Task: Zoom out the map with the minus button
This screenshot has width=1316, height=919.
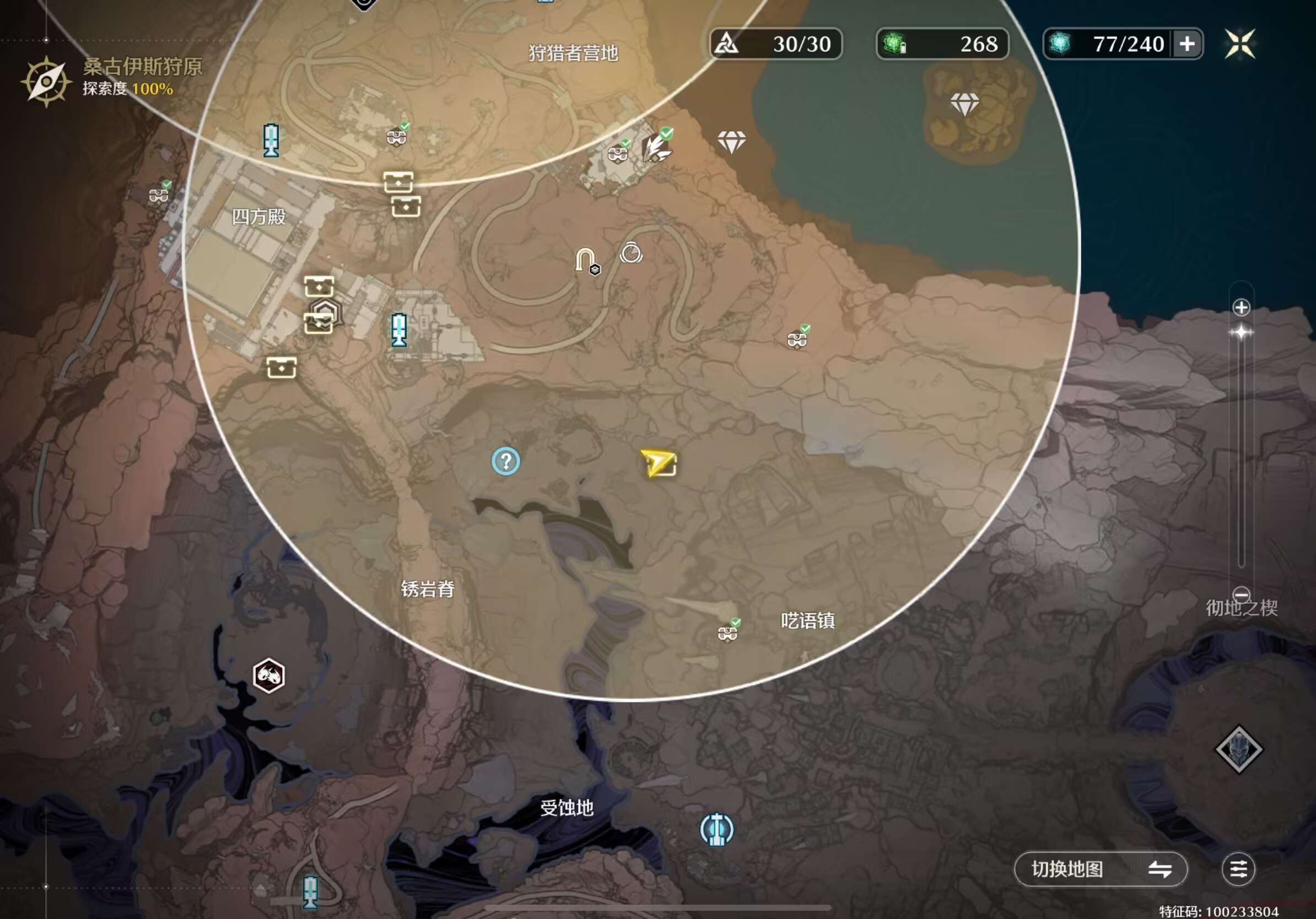Action: (x=1241, y=594)
